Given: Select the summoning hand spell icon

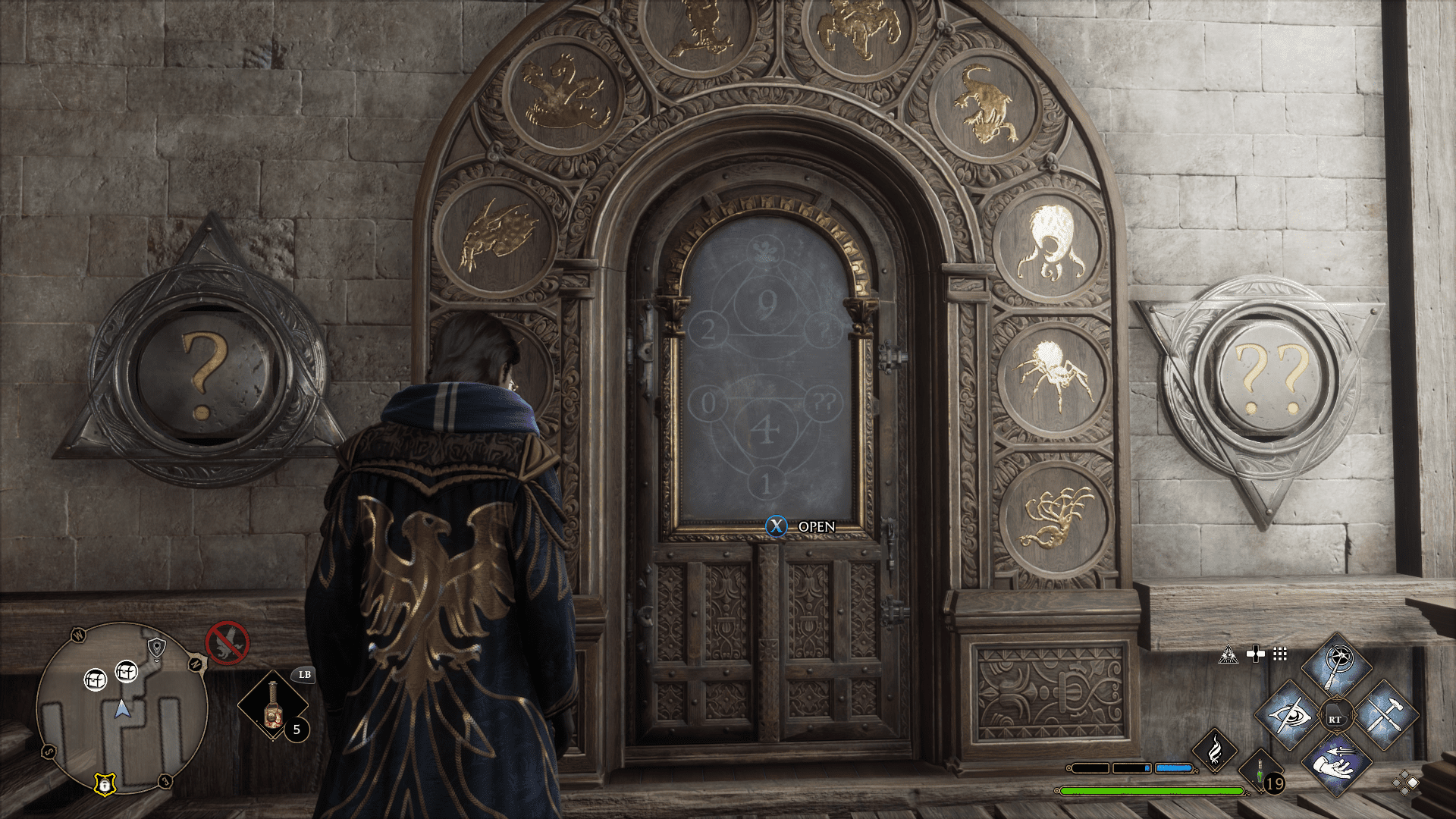Looking at the screenshot, I should point(1337,764).
